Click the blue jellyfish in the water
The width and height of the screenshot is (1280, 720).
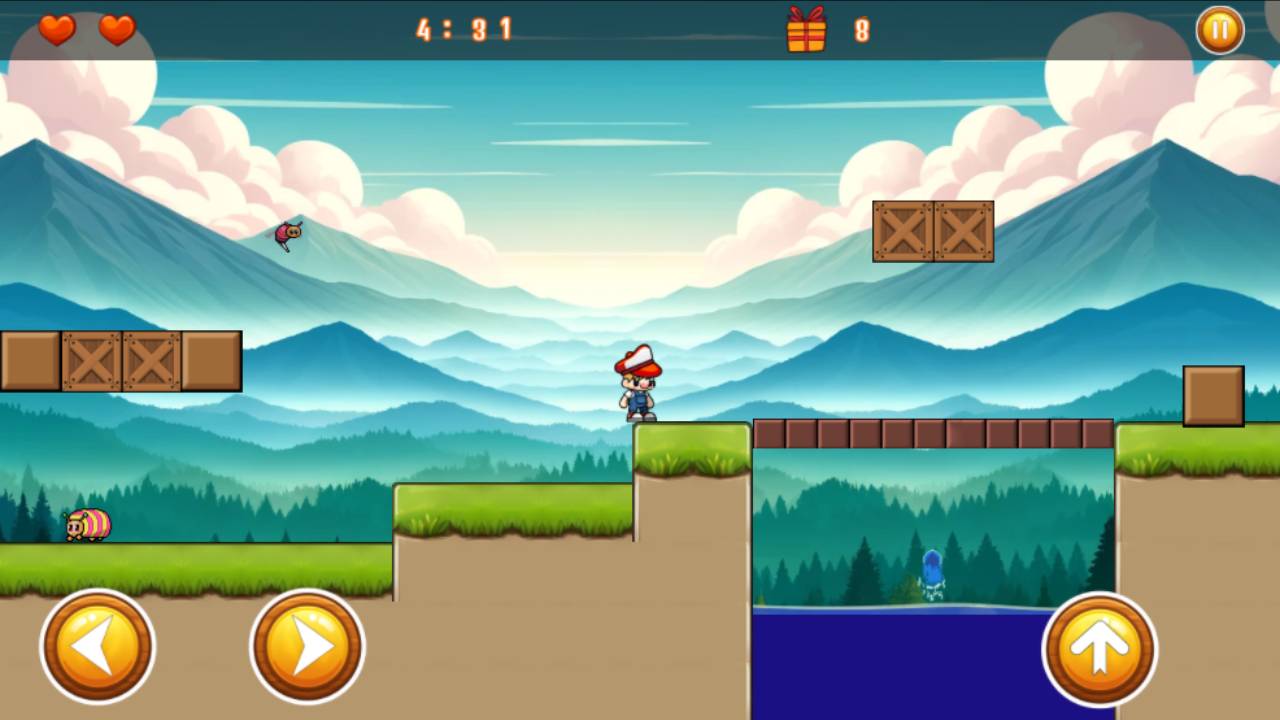(x=932, y=570)
